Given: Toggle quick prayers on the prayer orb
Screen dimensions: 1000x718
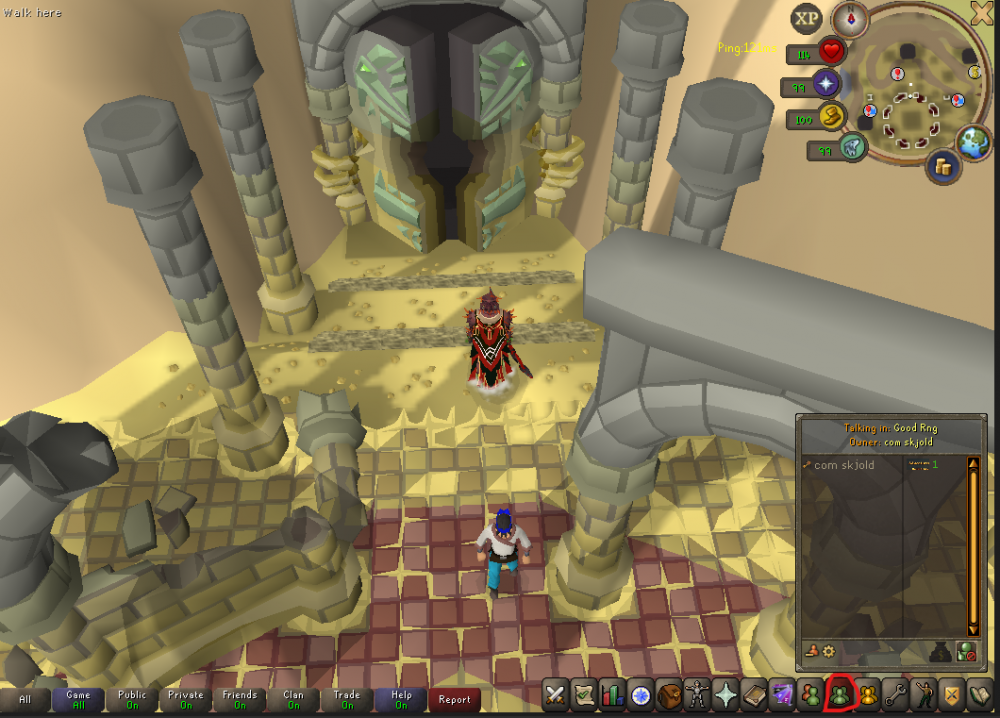Looking at the screenshot, I should coord(826,85).
